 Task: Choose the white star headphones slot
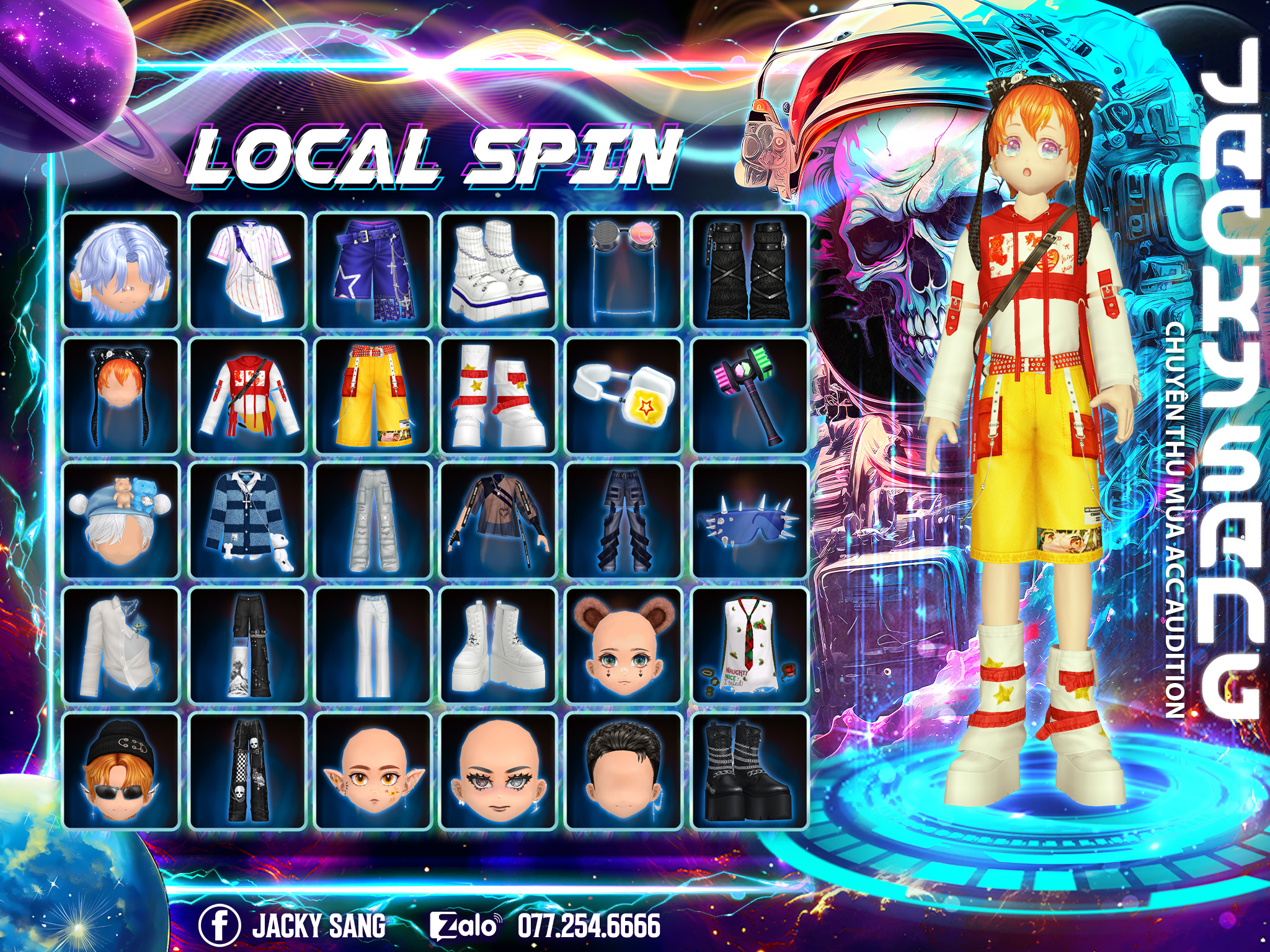[x=624, y=396]
